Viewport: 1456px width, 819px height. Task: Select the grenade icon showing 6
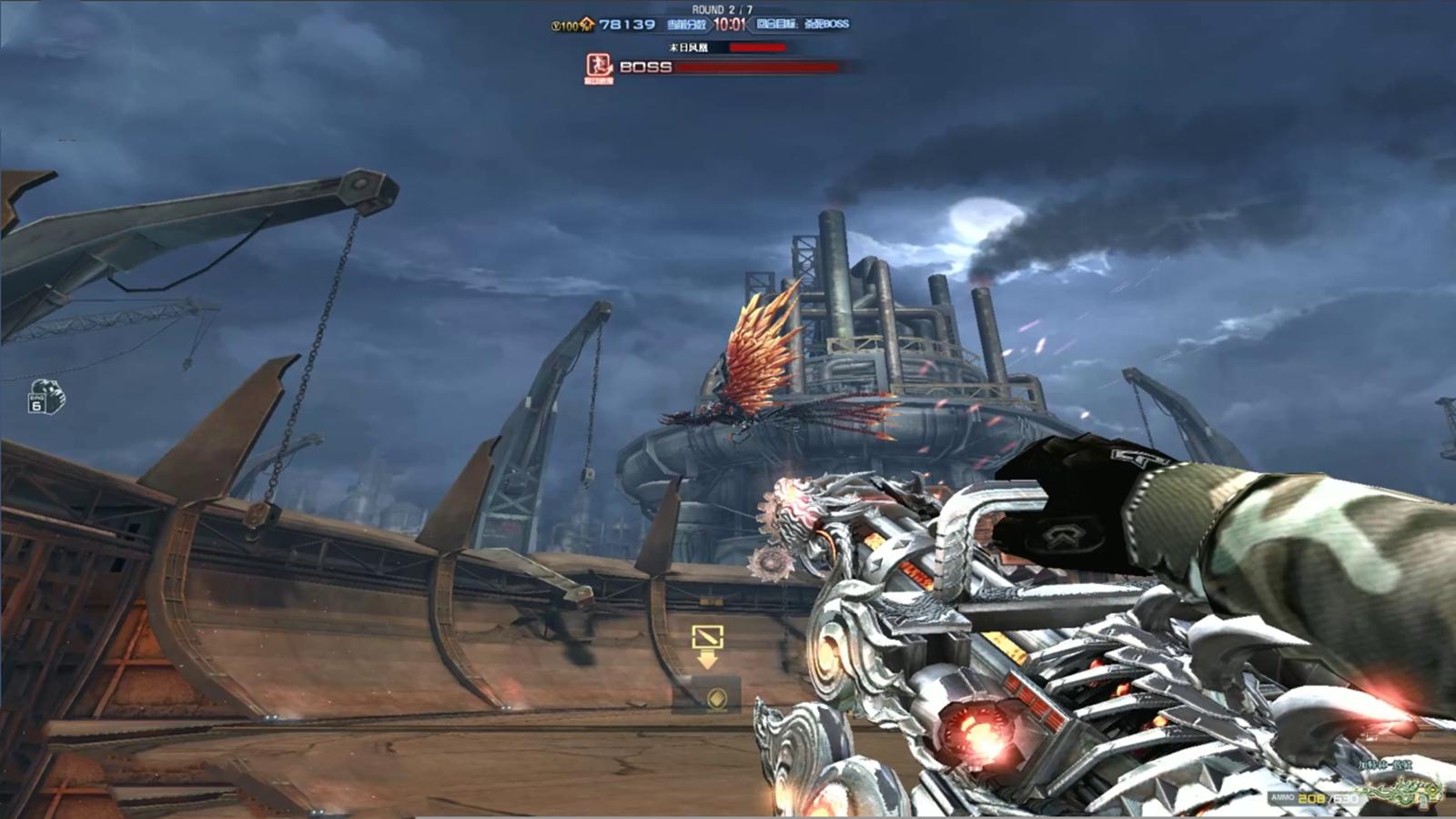[x=45, y=397]
